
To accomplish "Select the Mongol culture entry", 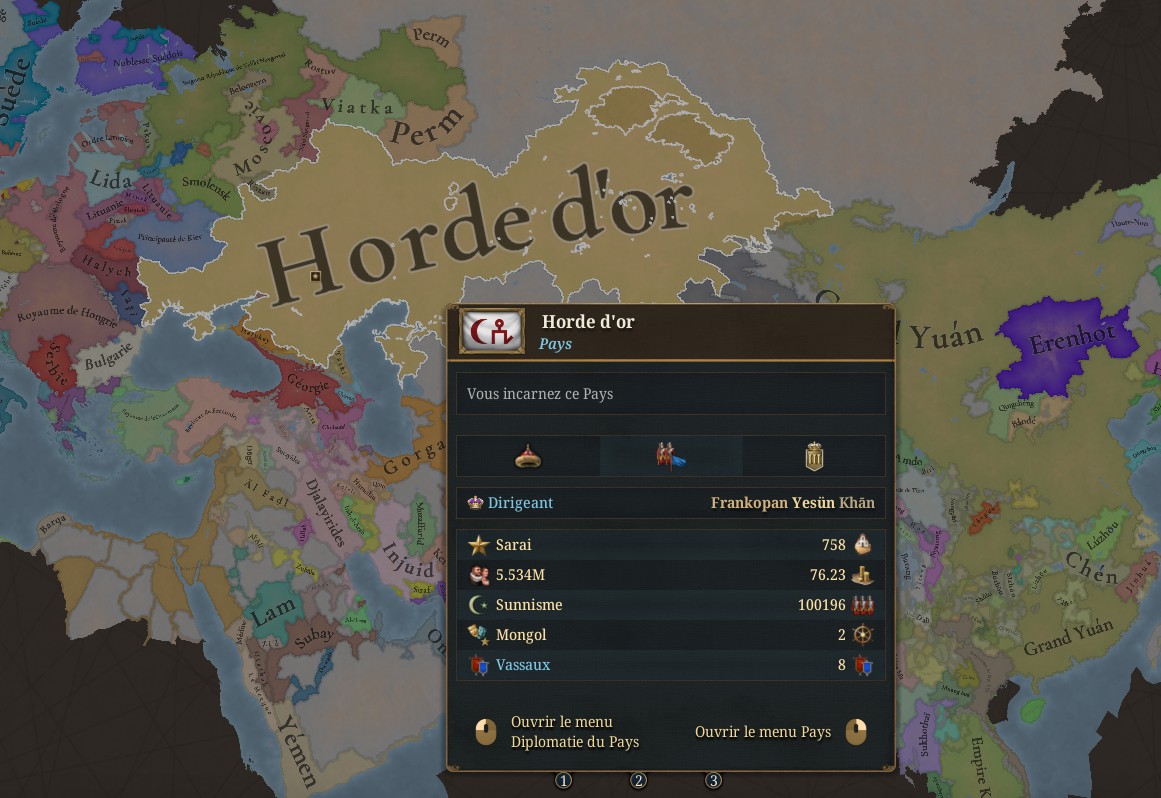I will tap(520, 635).
